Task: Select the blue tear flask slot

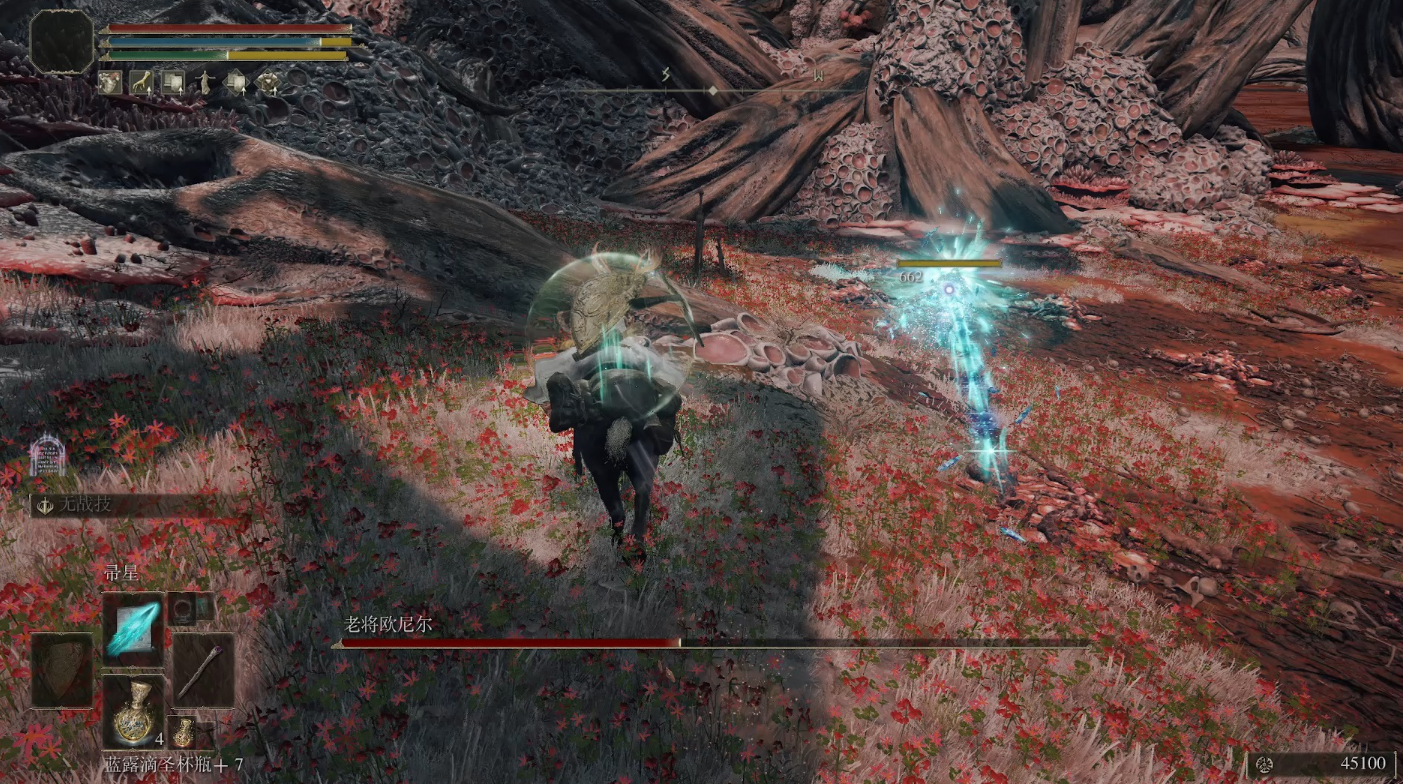Action: click(133, 710)
